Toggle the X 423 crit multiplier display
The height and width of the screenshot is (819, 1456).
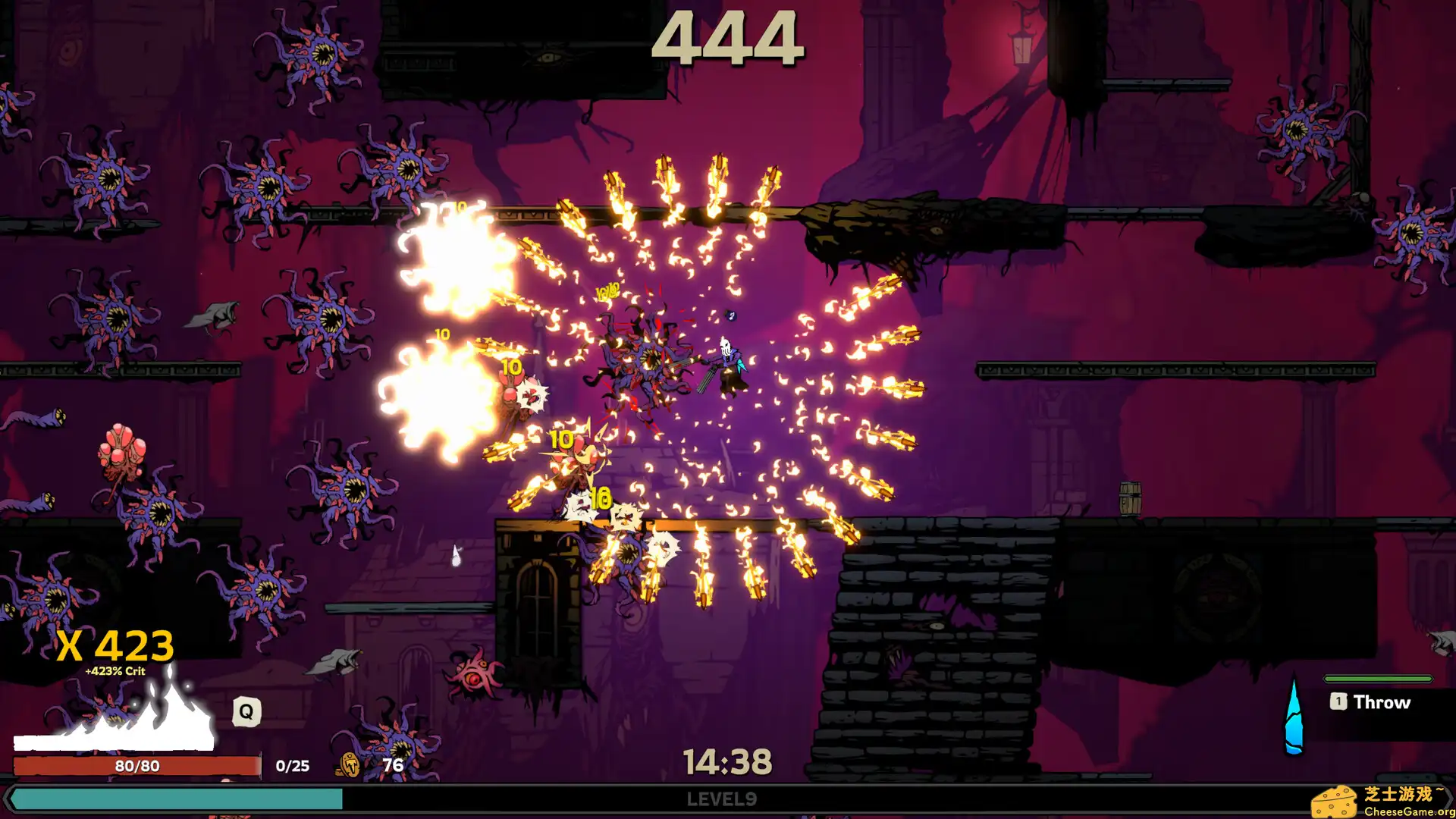(x=115, y=644)
